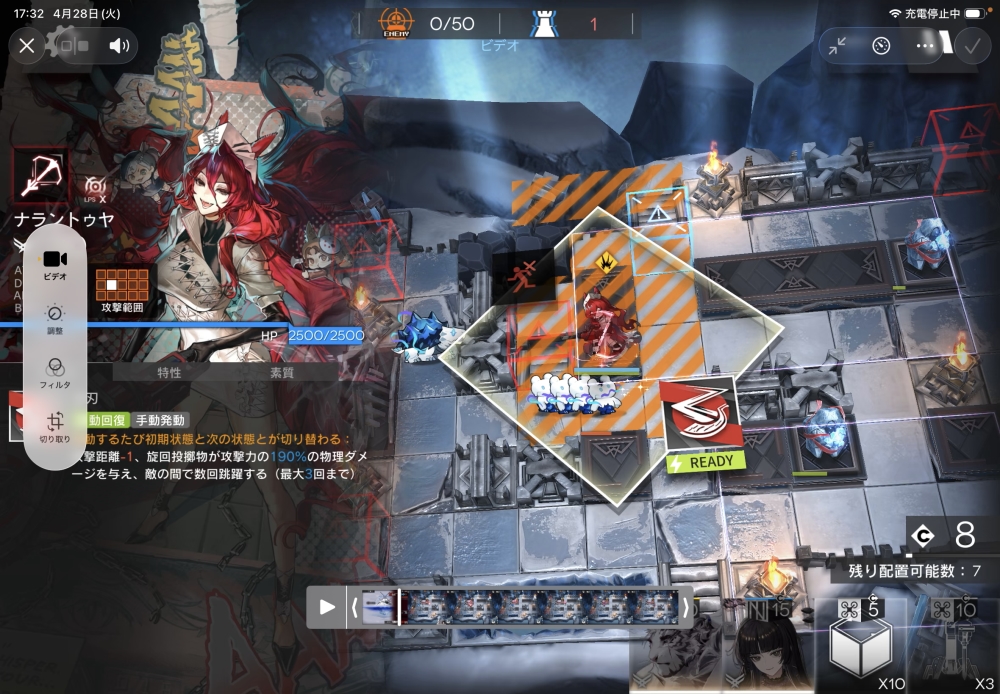
Task: Play the video from the timeline bar
Action: point(327,606)
